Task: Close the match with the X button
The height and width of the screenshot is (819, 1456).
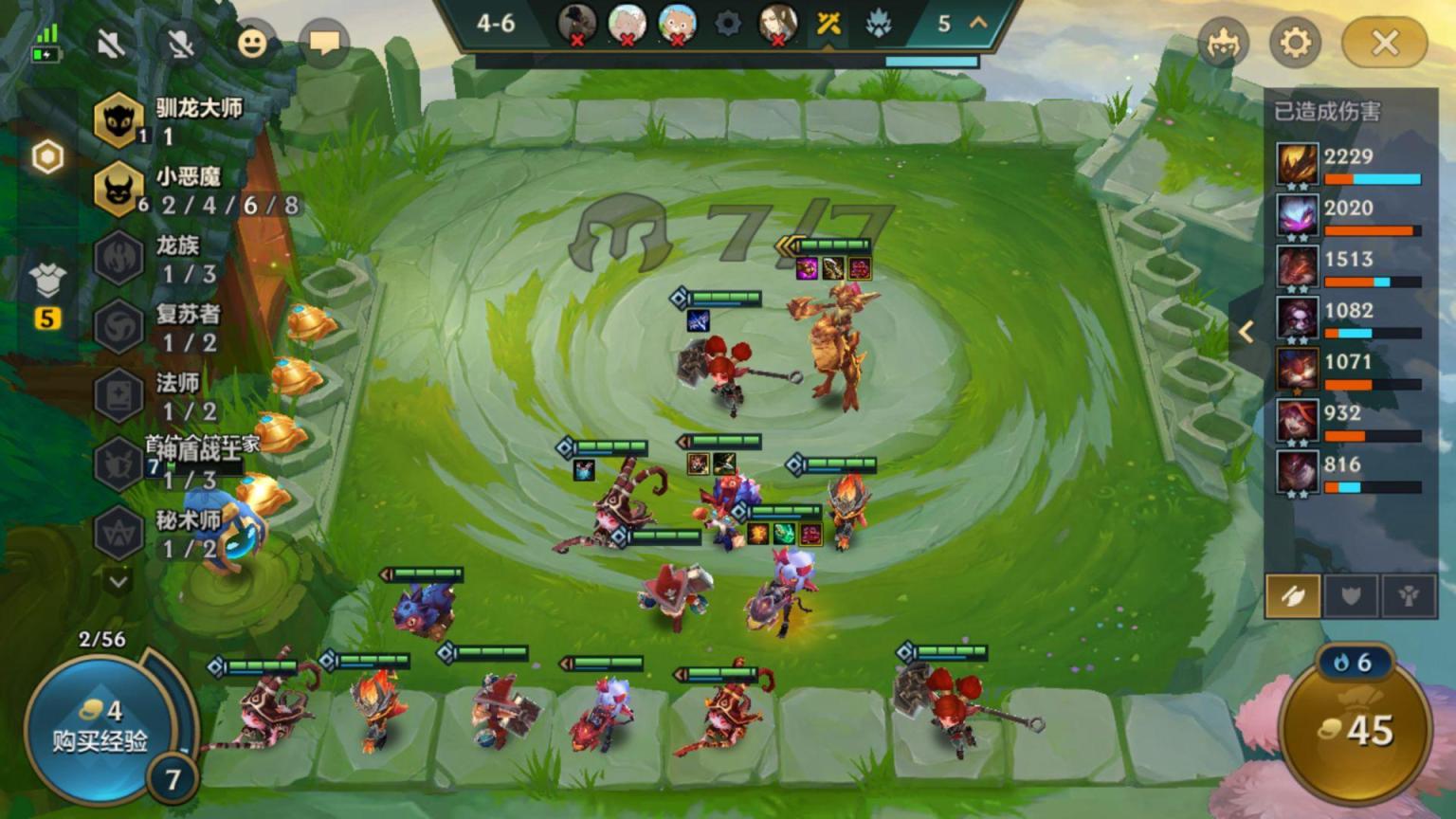Action: tap(1385, 43)
